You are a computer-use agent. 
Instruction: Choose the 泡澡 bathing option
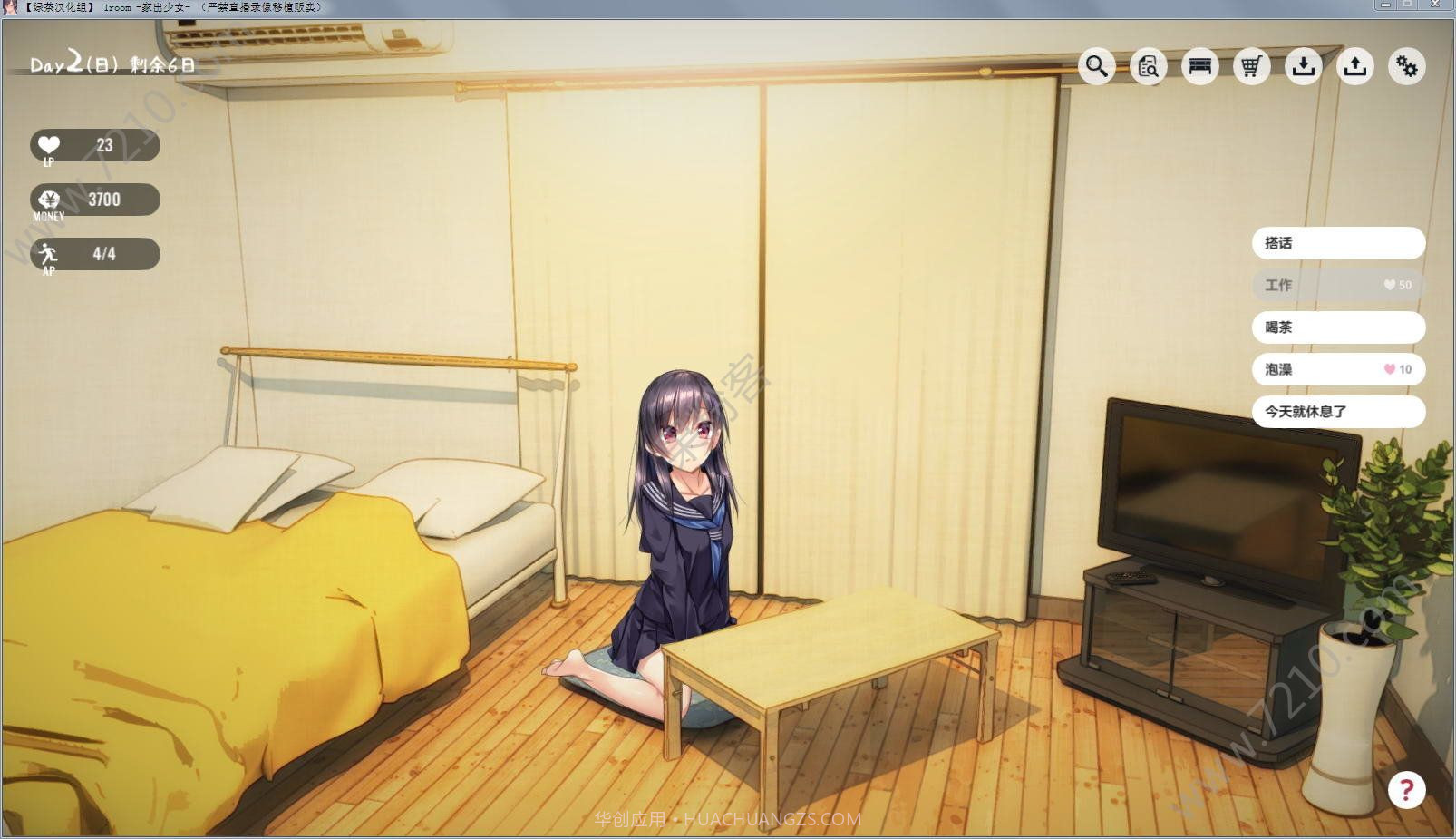(x=1338, y=369)
